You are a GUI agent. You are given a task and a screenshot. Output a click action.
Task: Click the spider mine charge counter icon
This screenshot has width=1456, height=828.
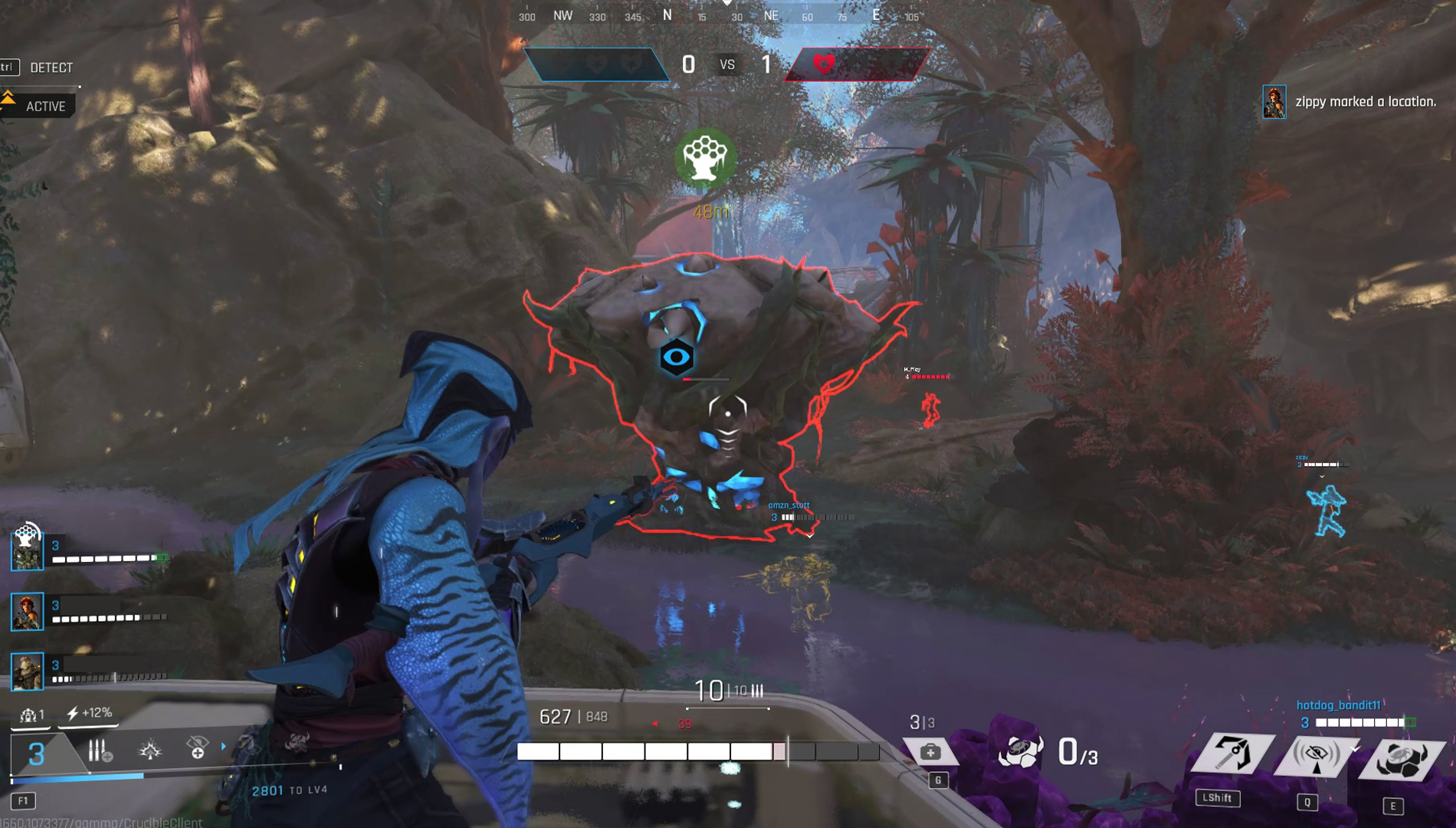point(1021,751)
